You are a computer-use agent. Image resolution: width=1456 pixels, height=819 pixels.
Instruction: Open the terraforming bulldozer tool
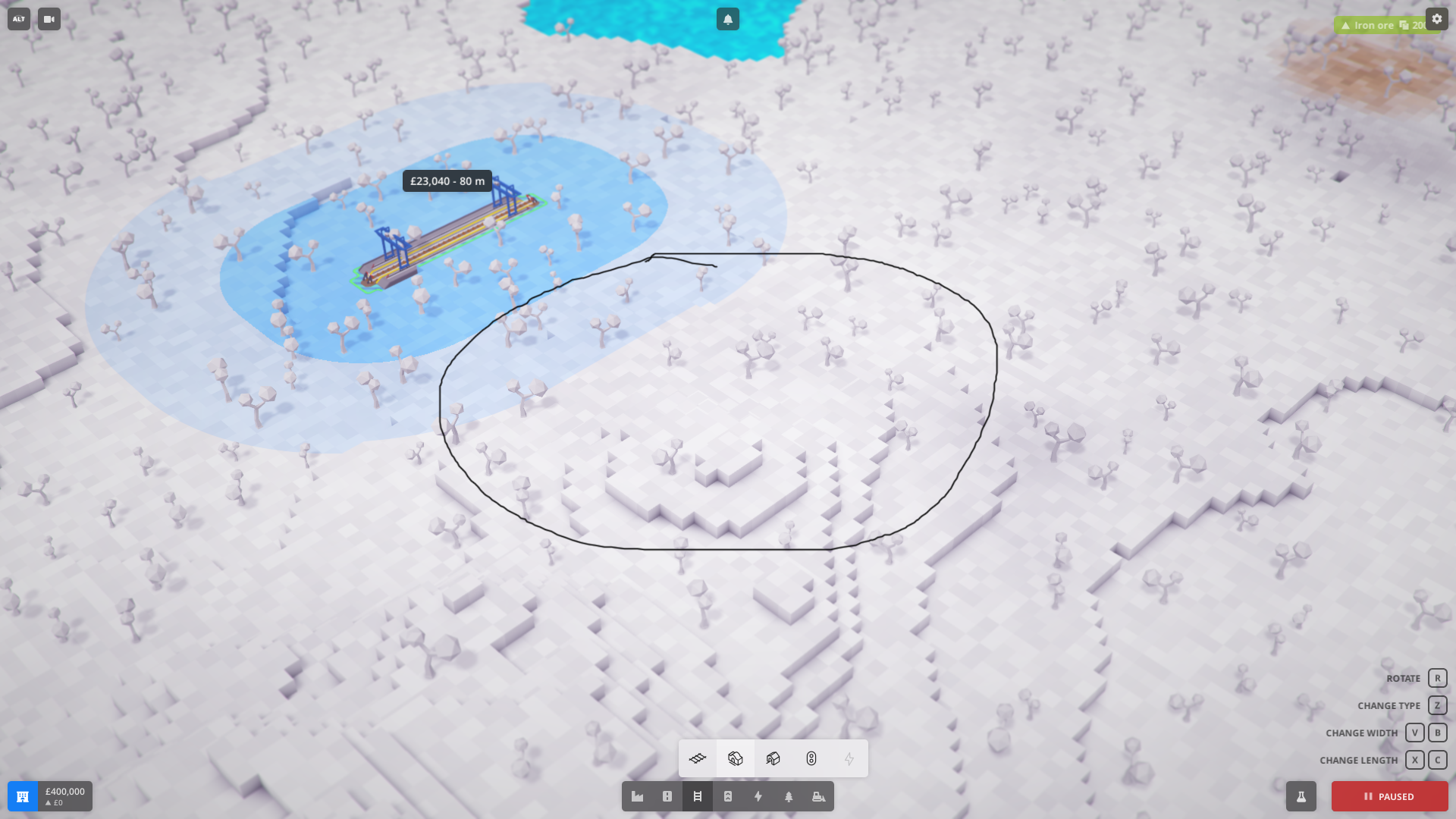(818, 797)
